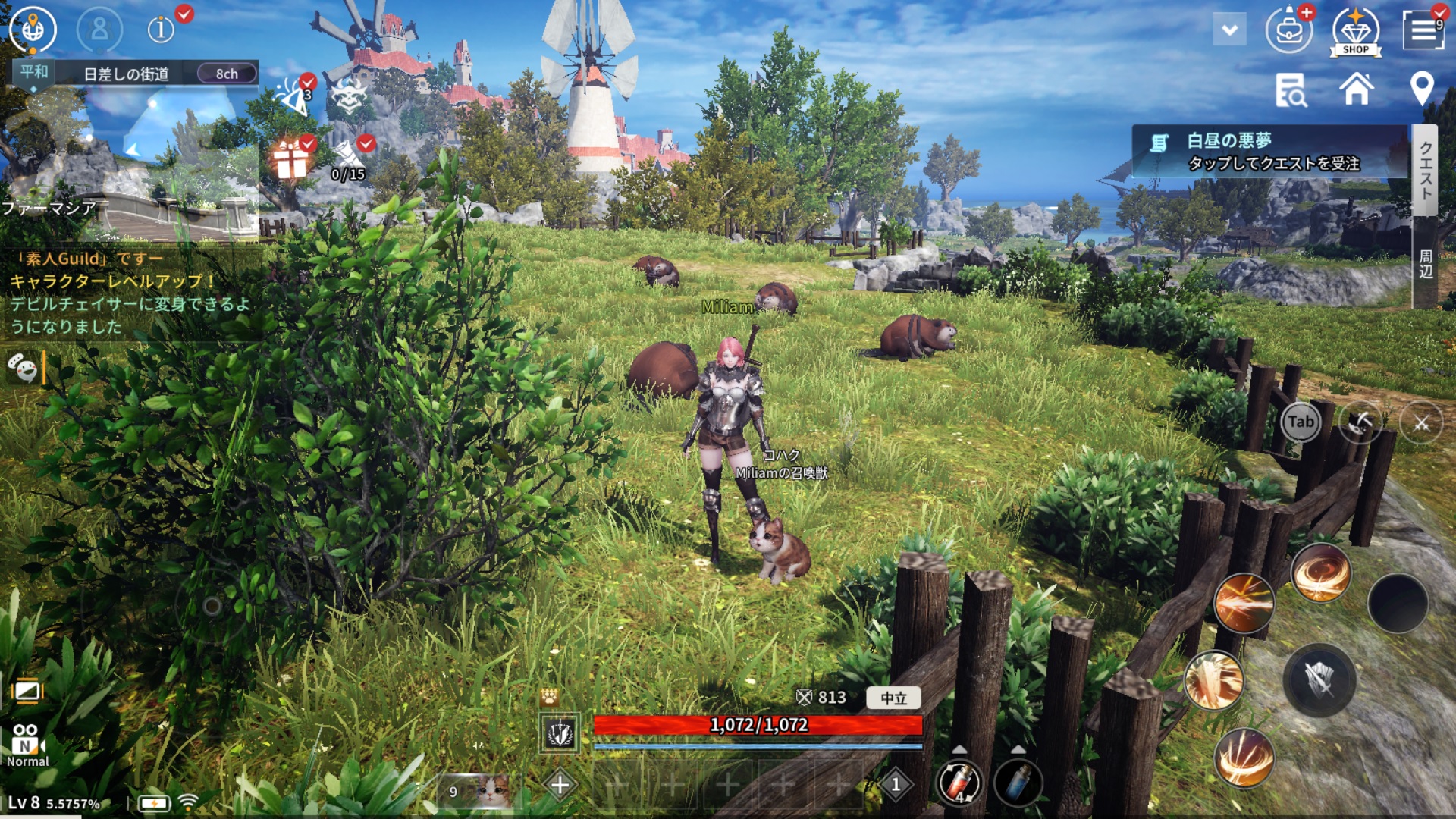Open the chat speech bubble icon
The height and width of the screenshot is (819, 1456).
pos(23,369)
